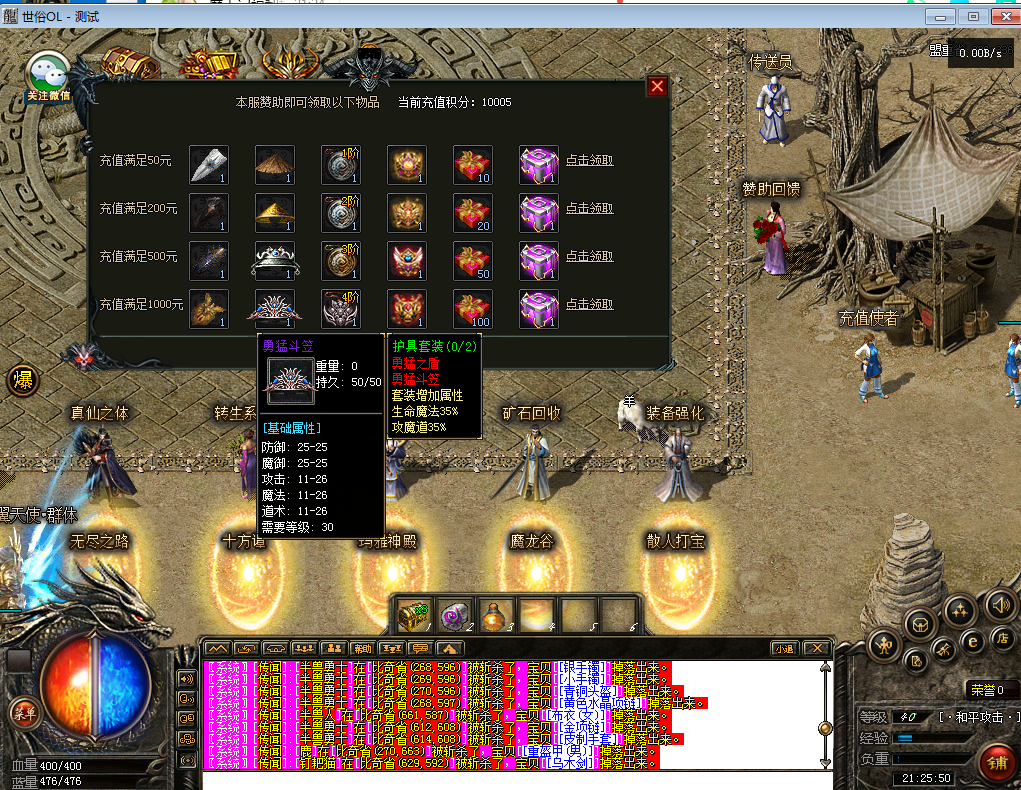Select the red gift box marked 100
Screen dimensions: 1021x790
click(473, 308)
